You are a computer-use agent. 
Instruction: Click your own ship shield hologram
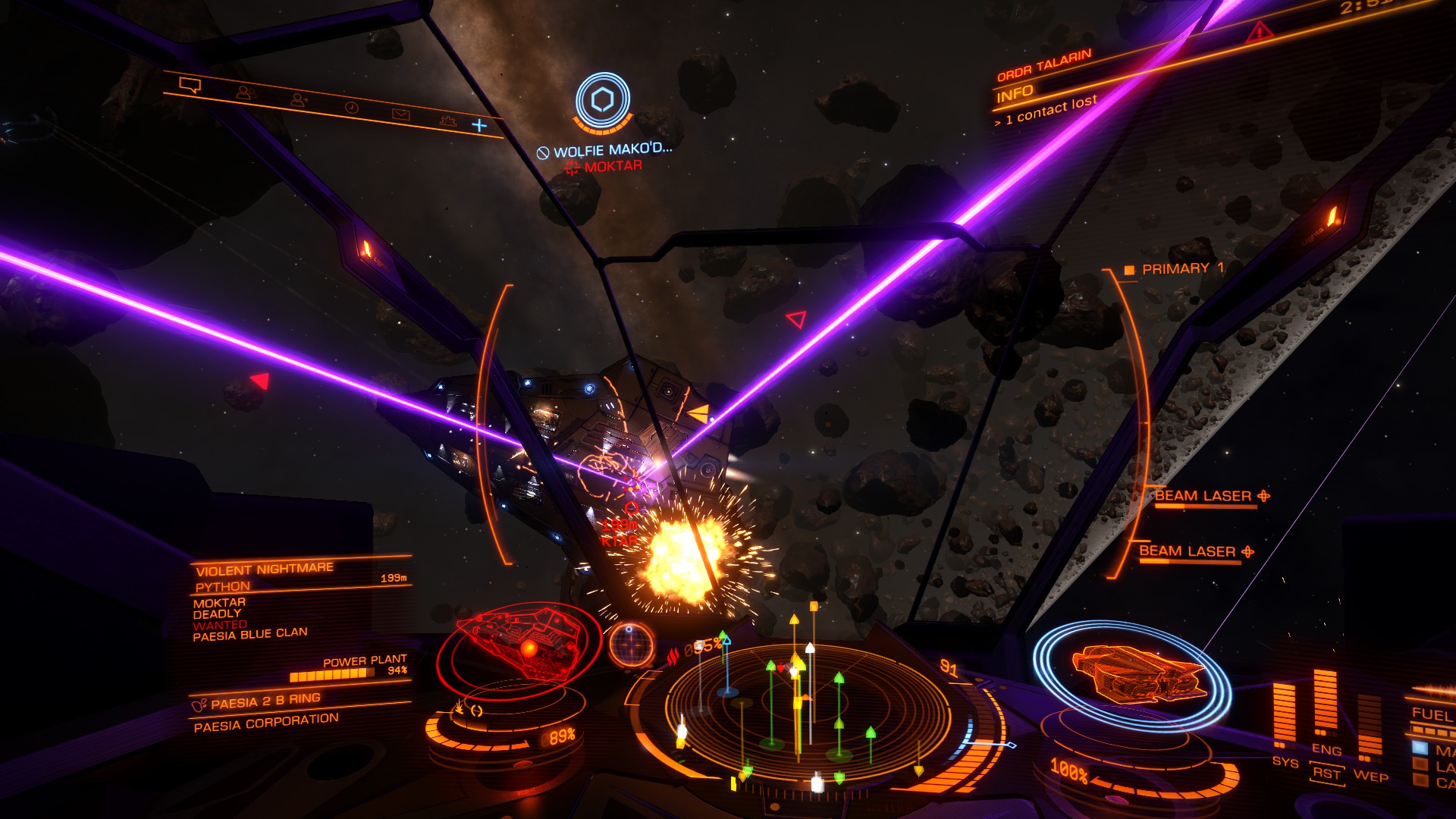pos(1134,673)
